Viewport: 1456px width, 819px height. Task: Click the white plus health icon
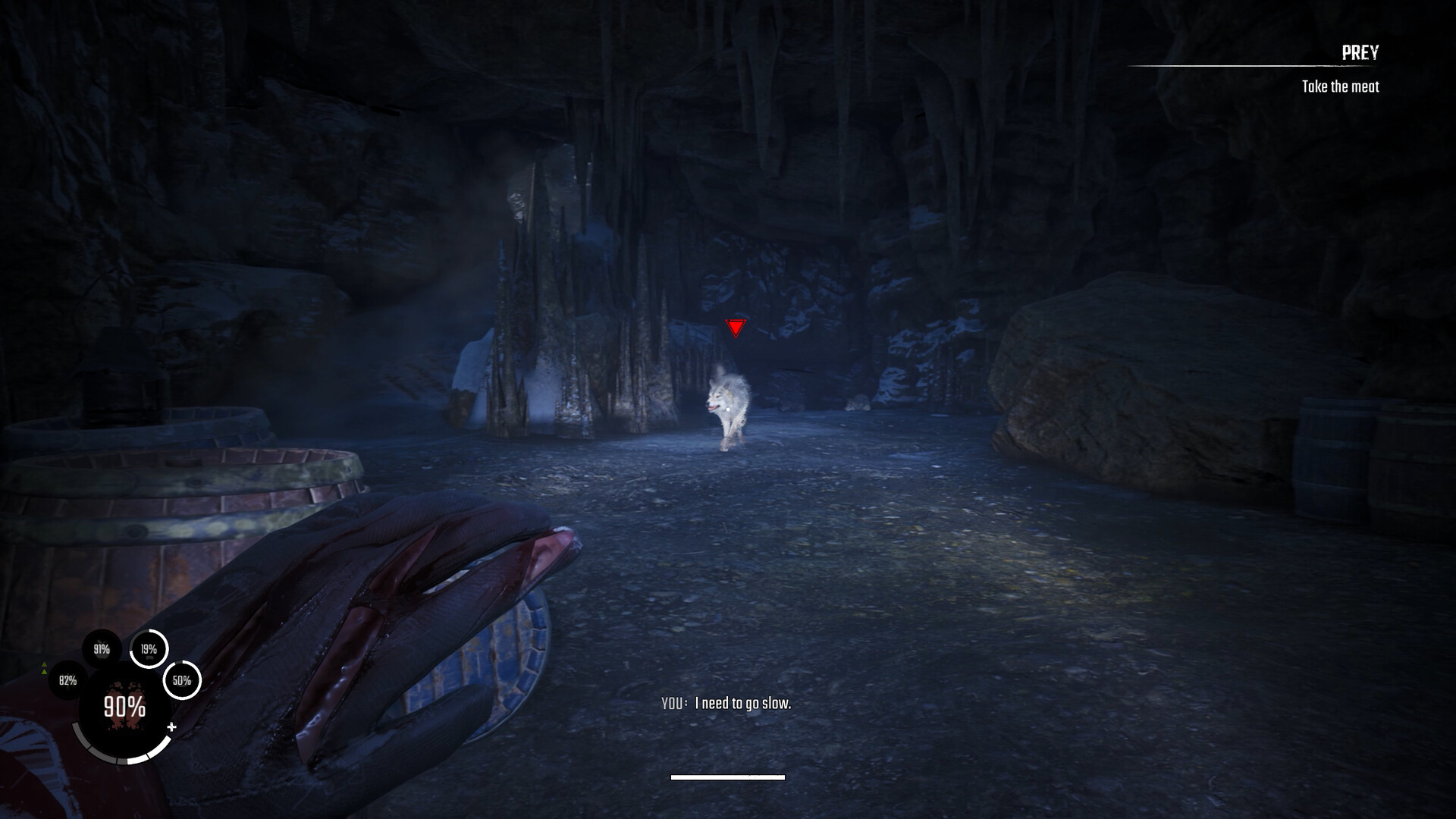(172, 726)
